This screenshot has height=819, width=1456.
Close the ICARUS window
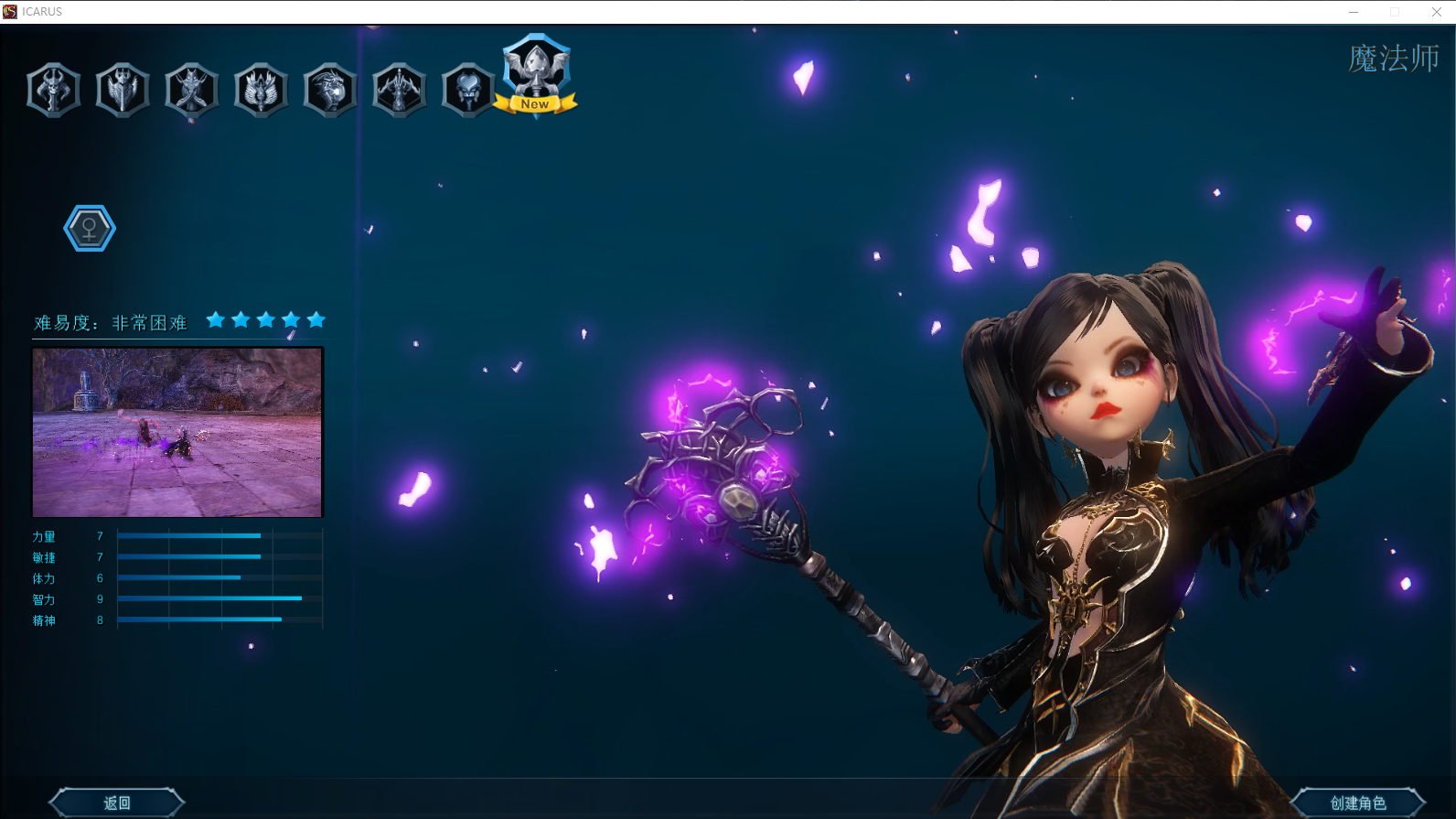click(x=1436, y=12)
